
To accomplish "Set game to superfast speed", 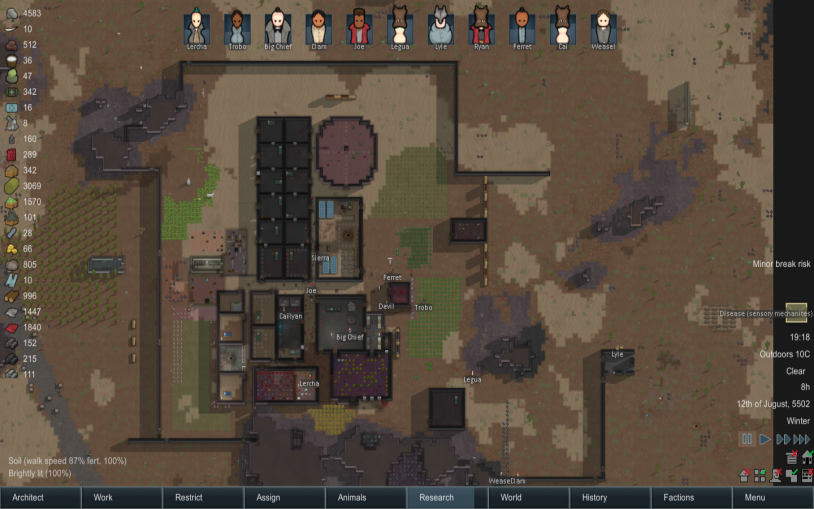I will coord(801,439).
